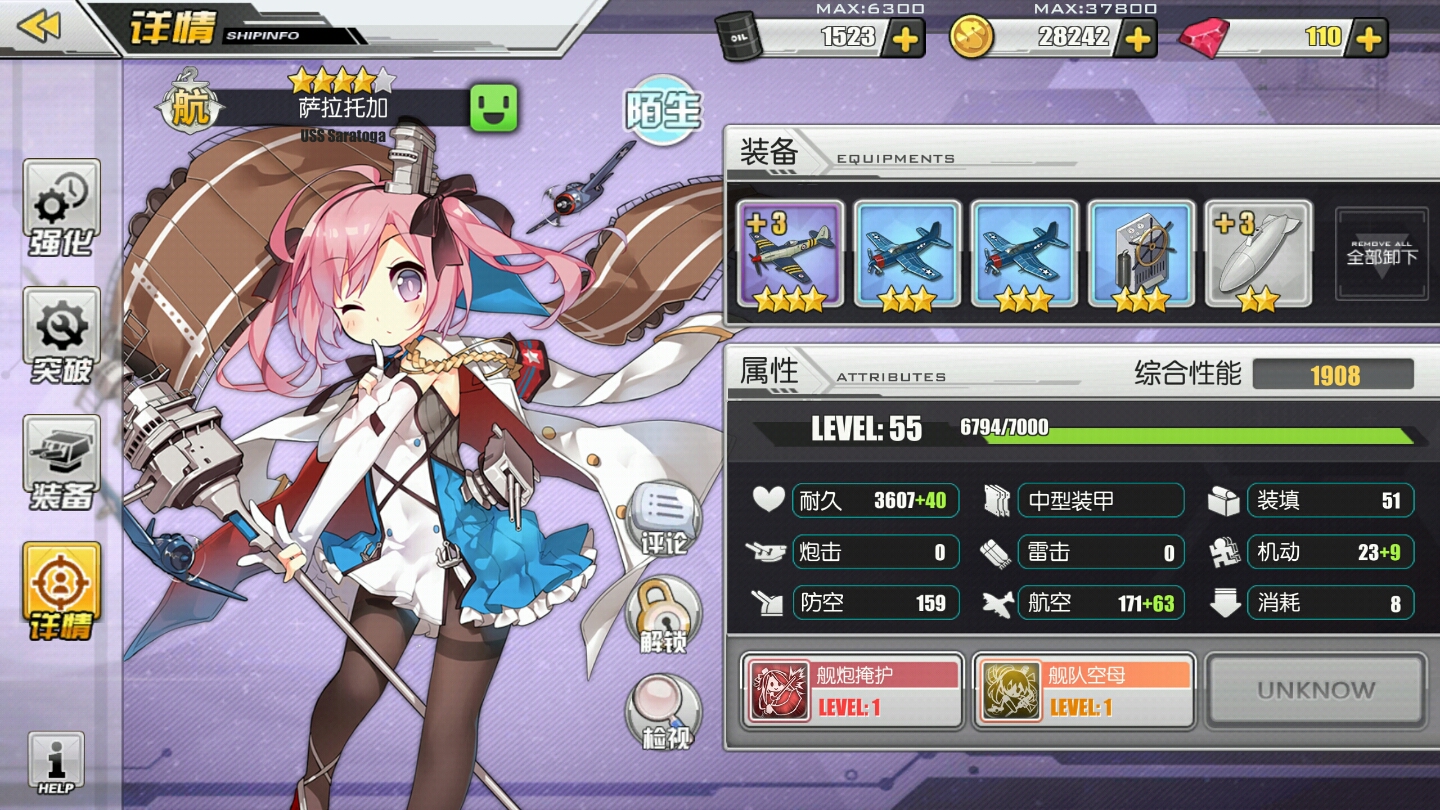
Task: Toggle the 解锁 padlock button
Action: click(x=662, y=615)
